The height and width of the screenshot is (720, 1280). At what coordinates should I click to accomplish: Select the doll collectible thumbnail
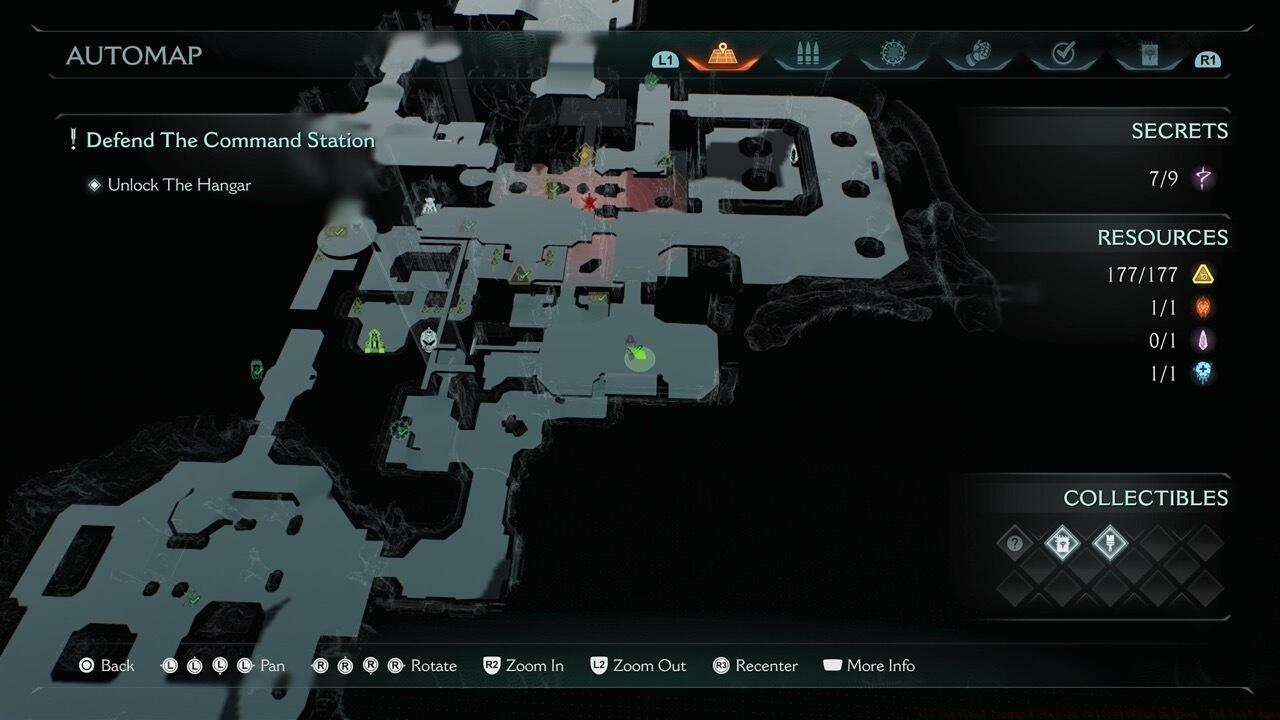pos(1062,544)
